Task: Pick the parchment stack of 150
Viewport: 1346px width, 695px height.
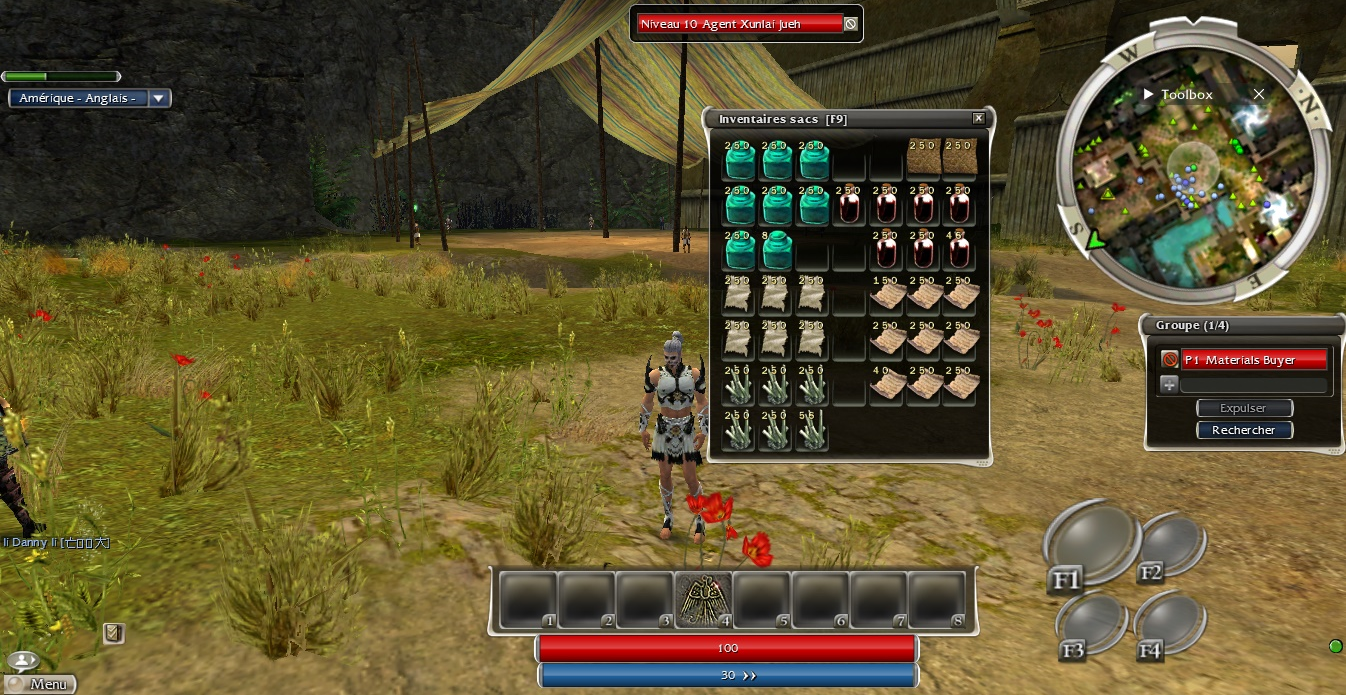Action: [x=887, y=296]
